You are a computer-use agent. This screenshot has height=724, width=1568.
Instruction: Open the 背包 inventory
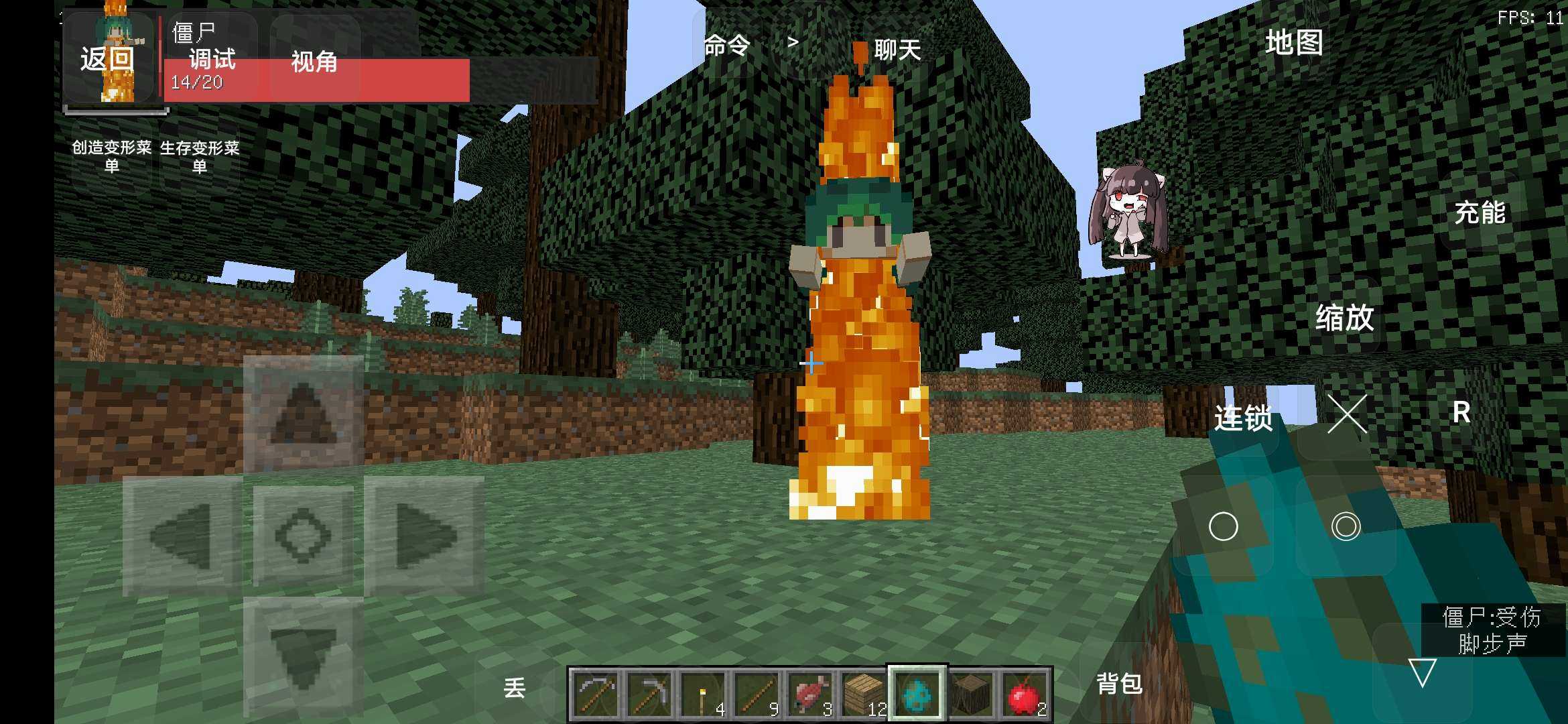(1119, 684)
